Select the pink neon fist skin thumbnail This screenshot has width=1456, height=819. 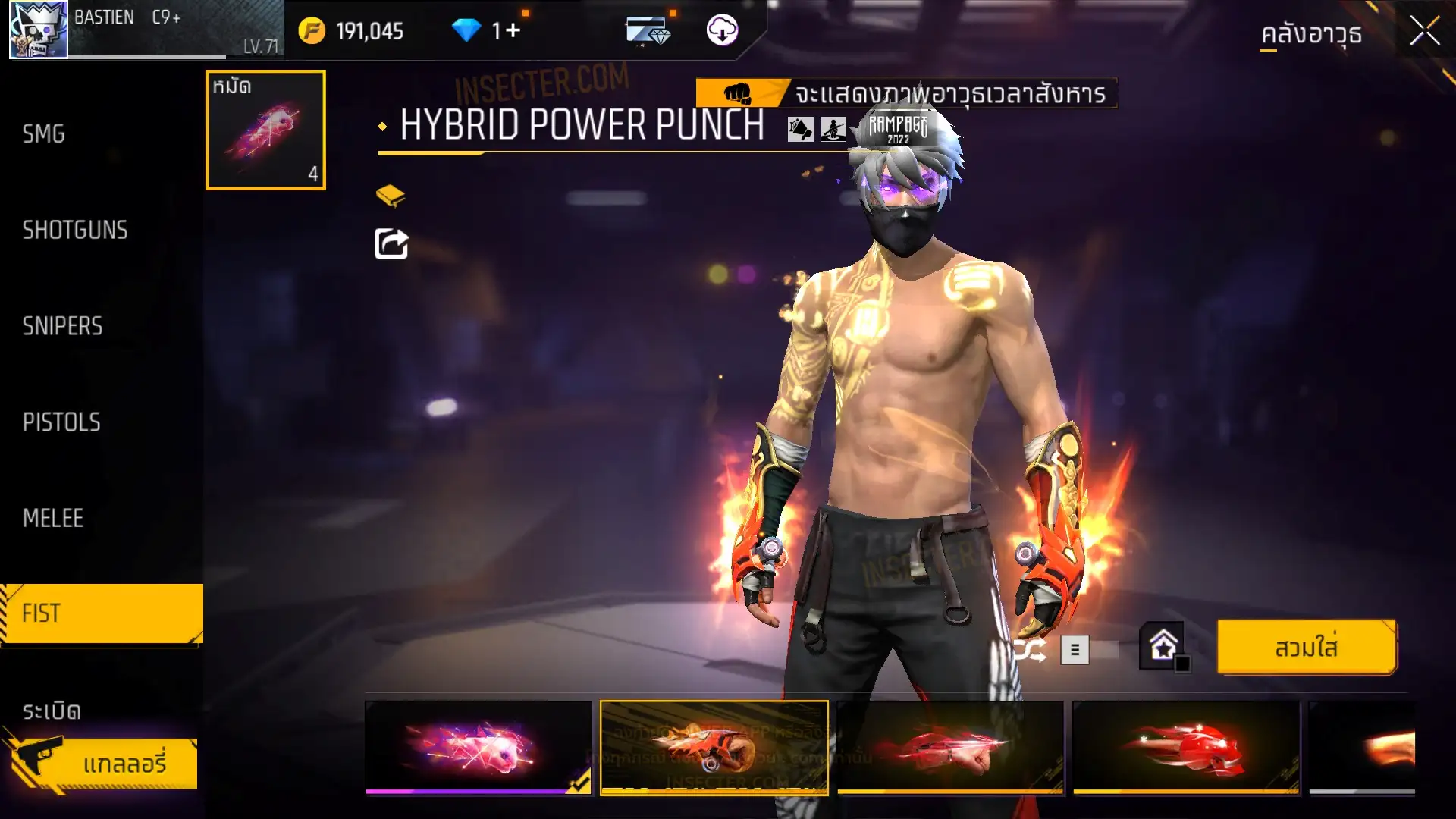[478, 747]
